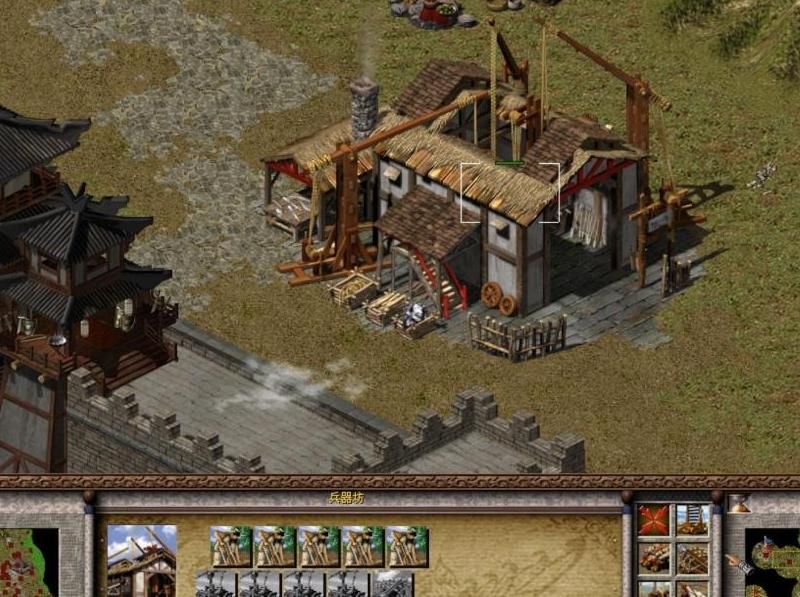Image resolution: width=800 pixels, height=597 pixels.
Task: Open the terrain minimap at bottom left
Action: [x=28, y=562]
